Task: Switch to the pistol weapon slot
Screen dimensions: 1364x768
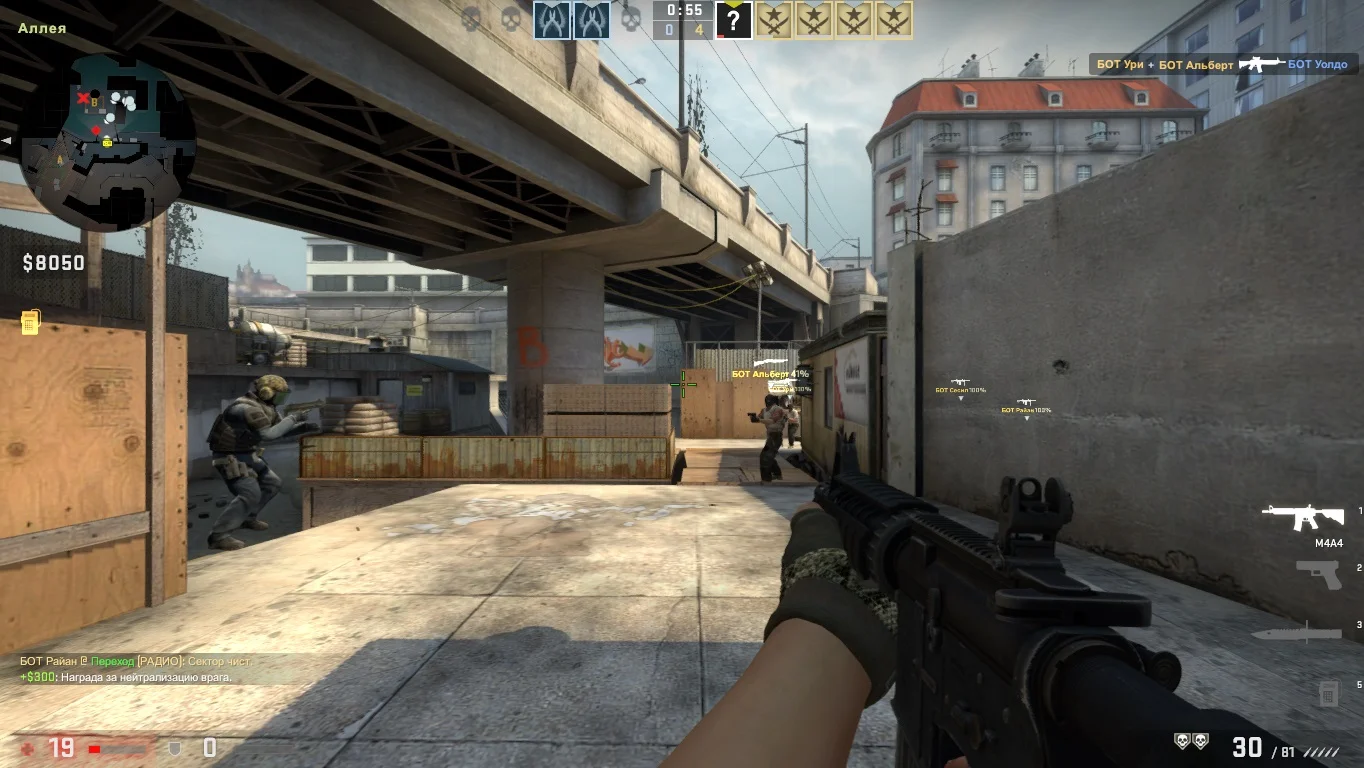Action: [1317, 574]
